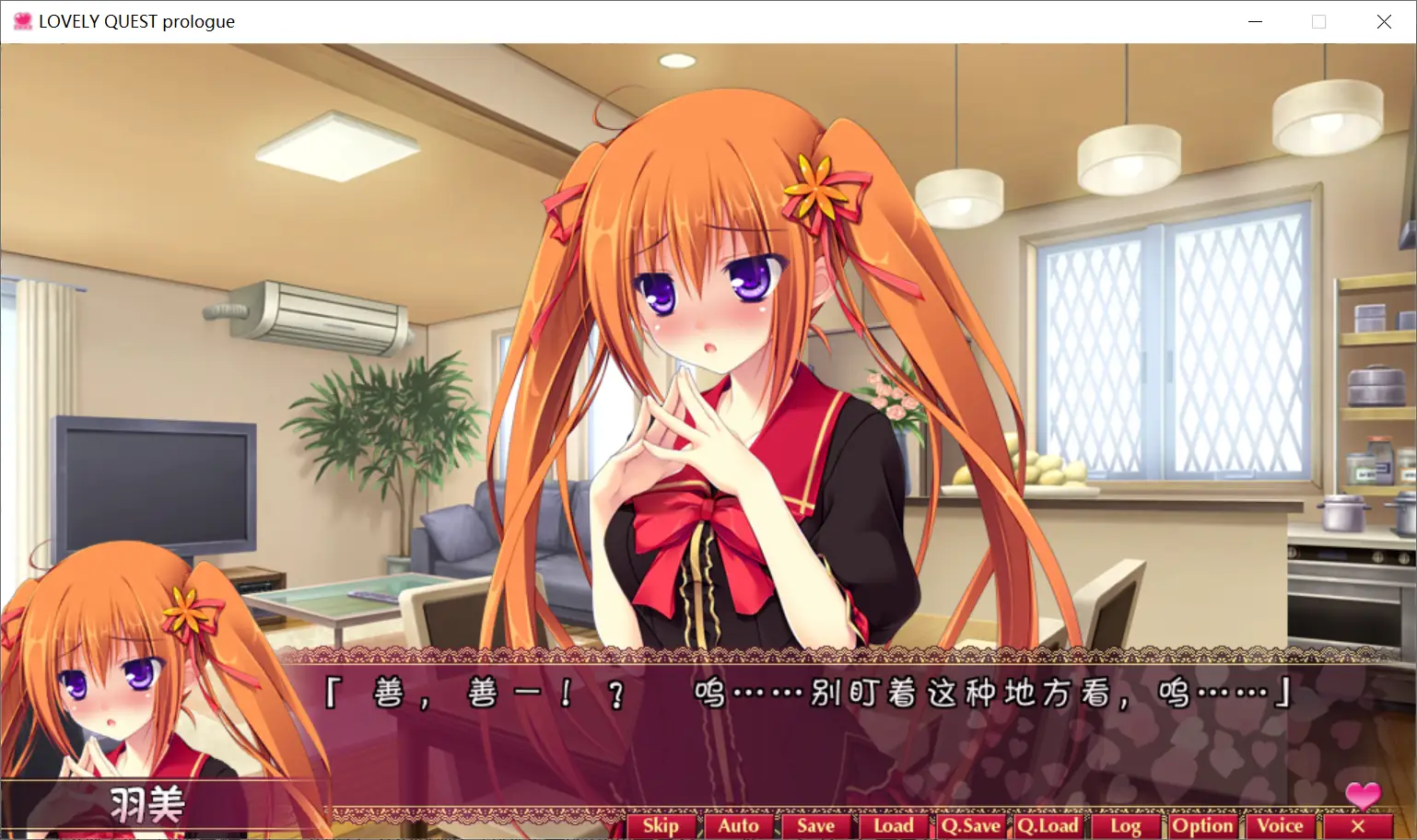Toggle Auto reading mode
The width and height of the screenshot is (1417, 840).
click(x=740, y=825)
